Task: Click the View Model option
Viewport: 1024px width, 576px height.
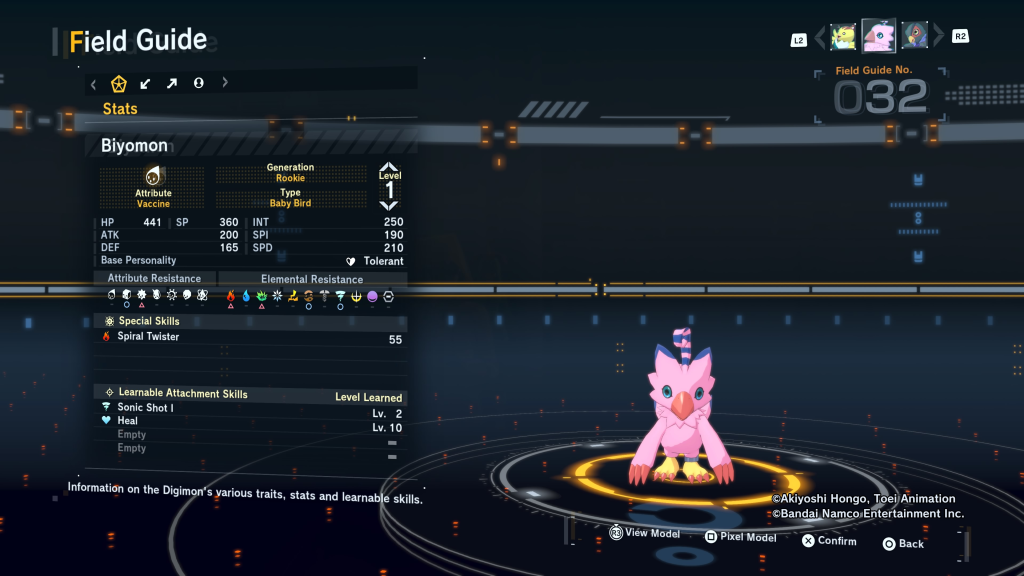Action: click(x=645, y=534)
